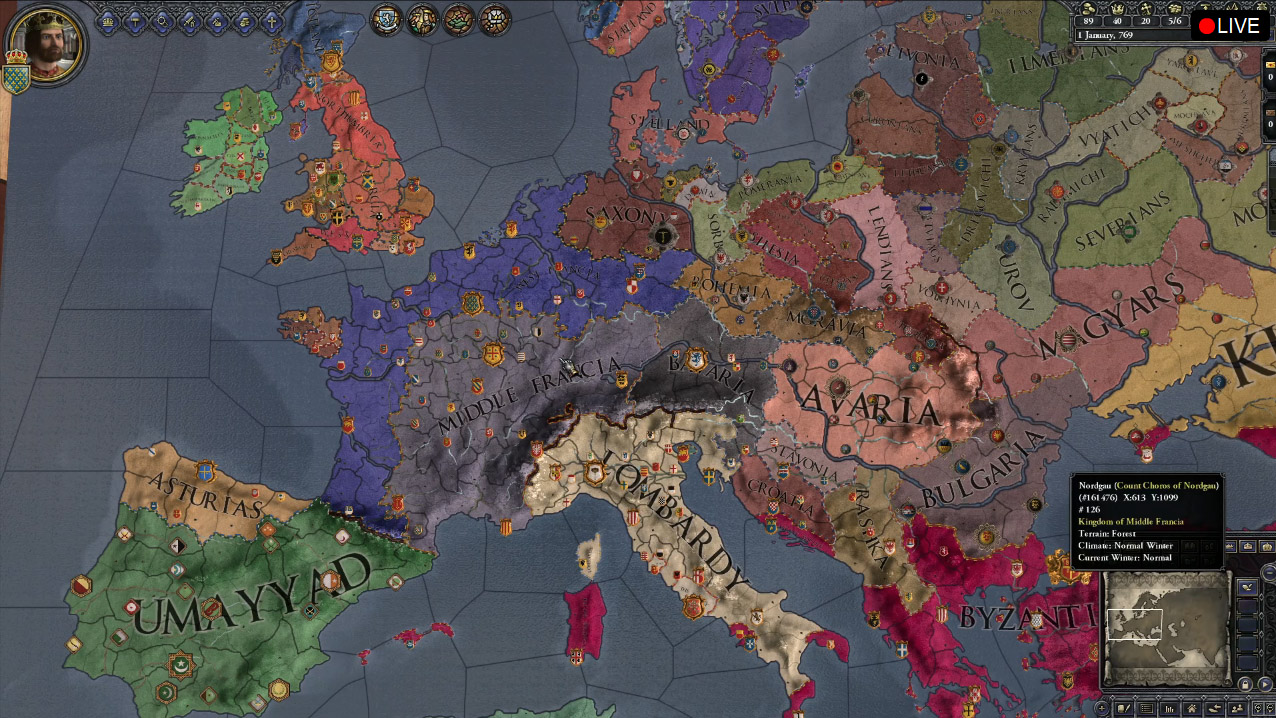
Task: Open the ruler's character portrait
Action: pos(45,44)
